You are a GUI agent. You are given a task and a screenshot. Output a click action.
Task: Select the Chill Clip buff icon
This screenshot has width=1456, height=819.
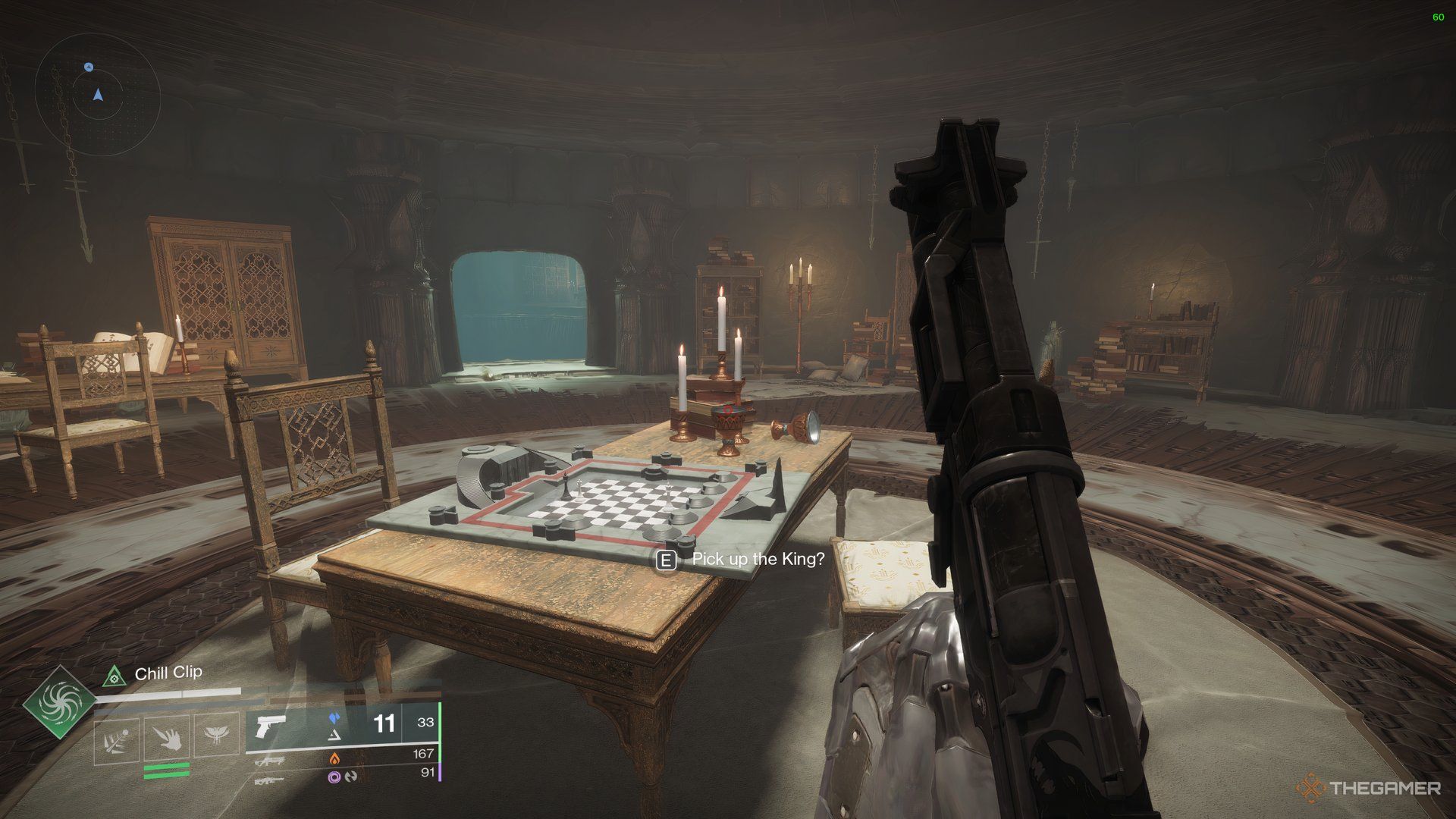point(113,673)
